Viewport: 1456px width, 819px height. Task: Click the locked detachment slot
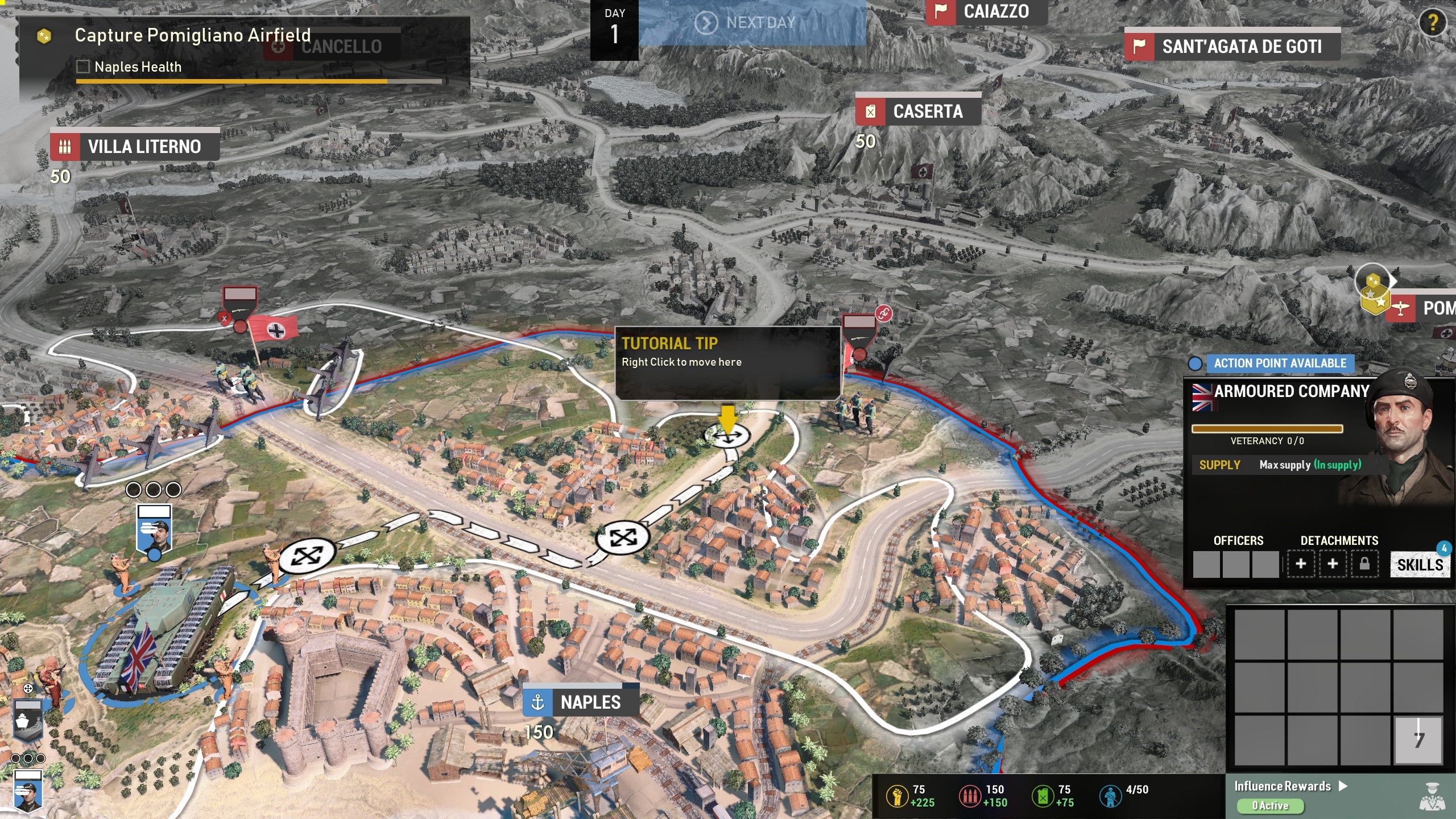click(x=1364, y=564)
